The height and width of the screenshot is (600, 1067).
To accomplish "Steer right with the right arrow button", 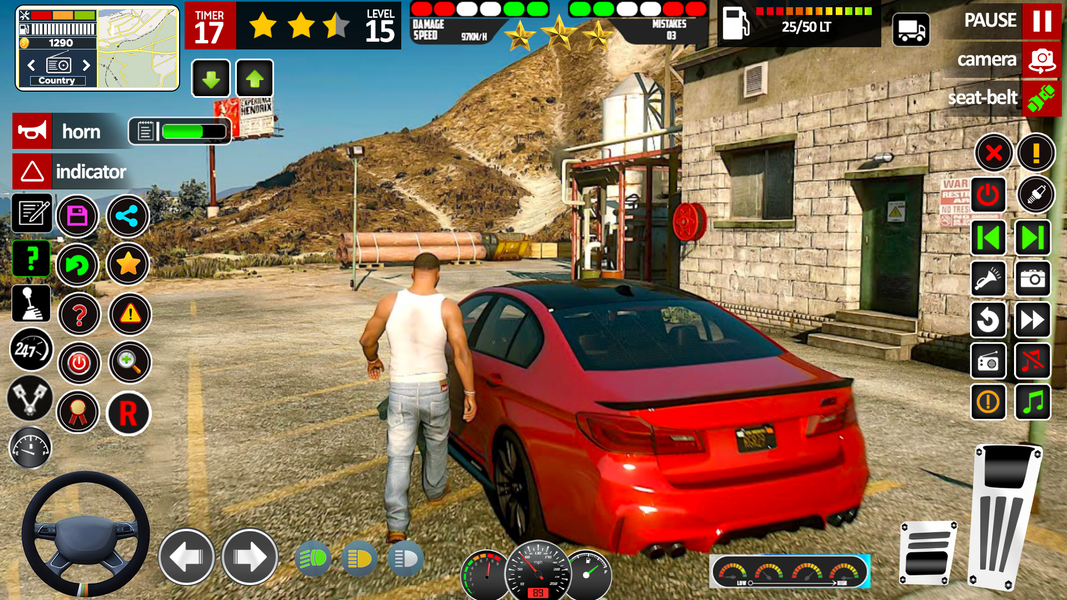I will (x=249, y=556).
